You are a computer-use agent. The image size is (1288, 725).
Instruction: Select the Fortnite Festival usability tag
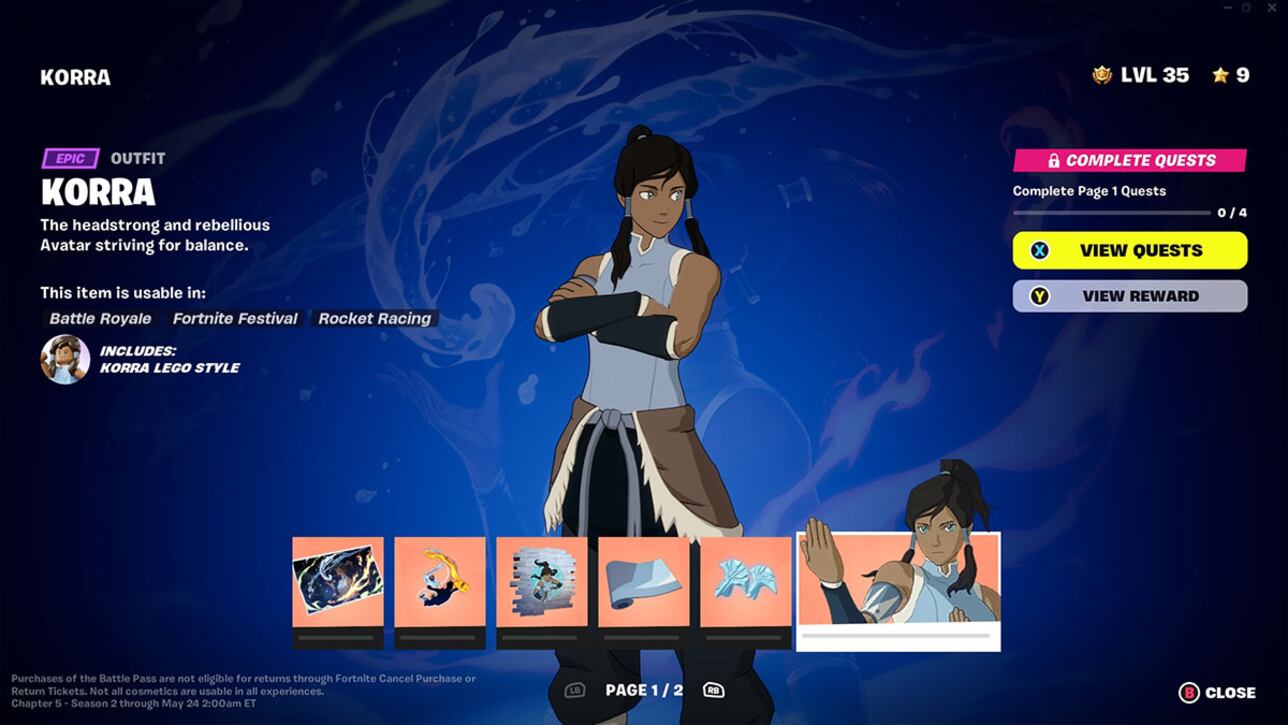pyautogui.click(x=234, y=318)
